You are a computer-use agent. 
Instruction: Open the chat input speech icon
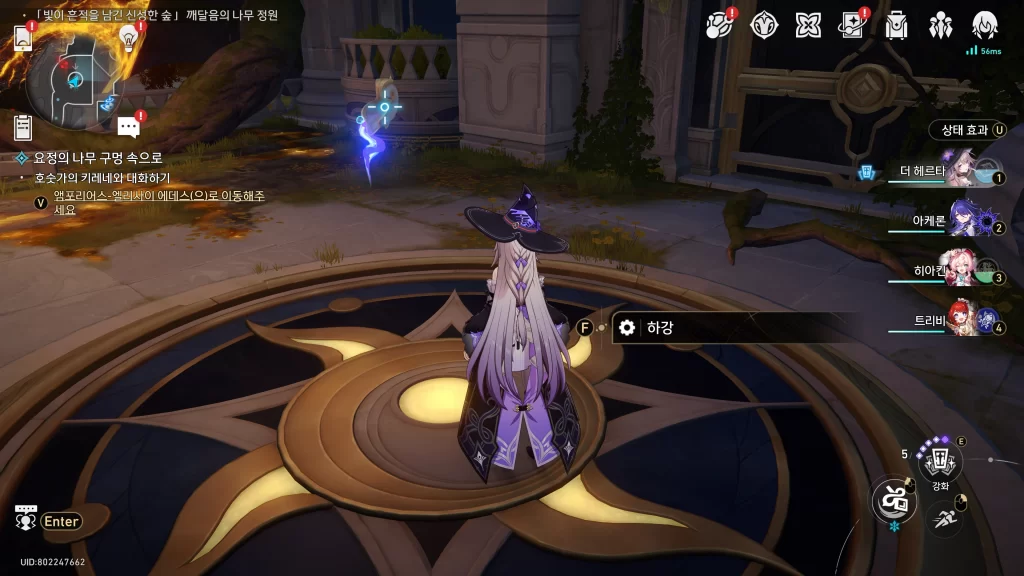click(26, 519)
